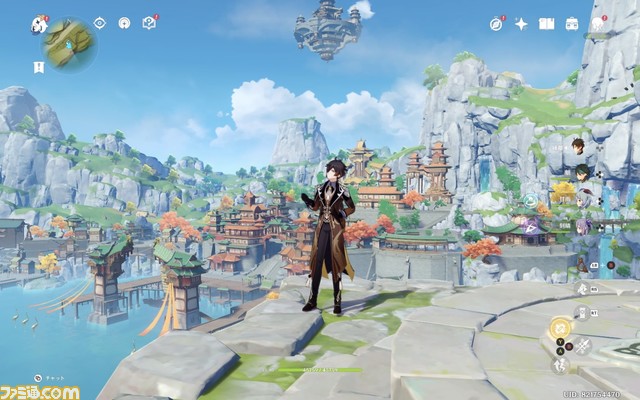Open the Inventory backpack icon
640x400 pixels.
571,23
